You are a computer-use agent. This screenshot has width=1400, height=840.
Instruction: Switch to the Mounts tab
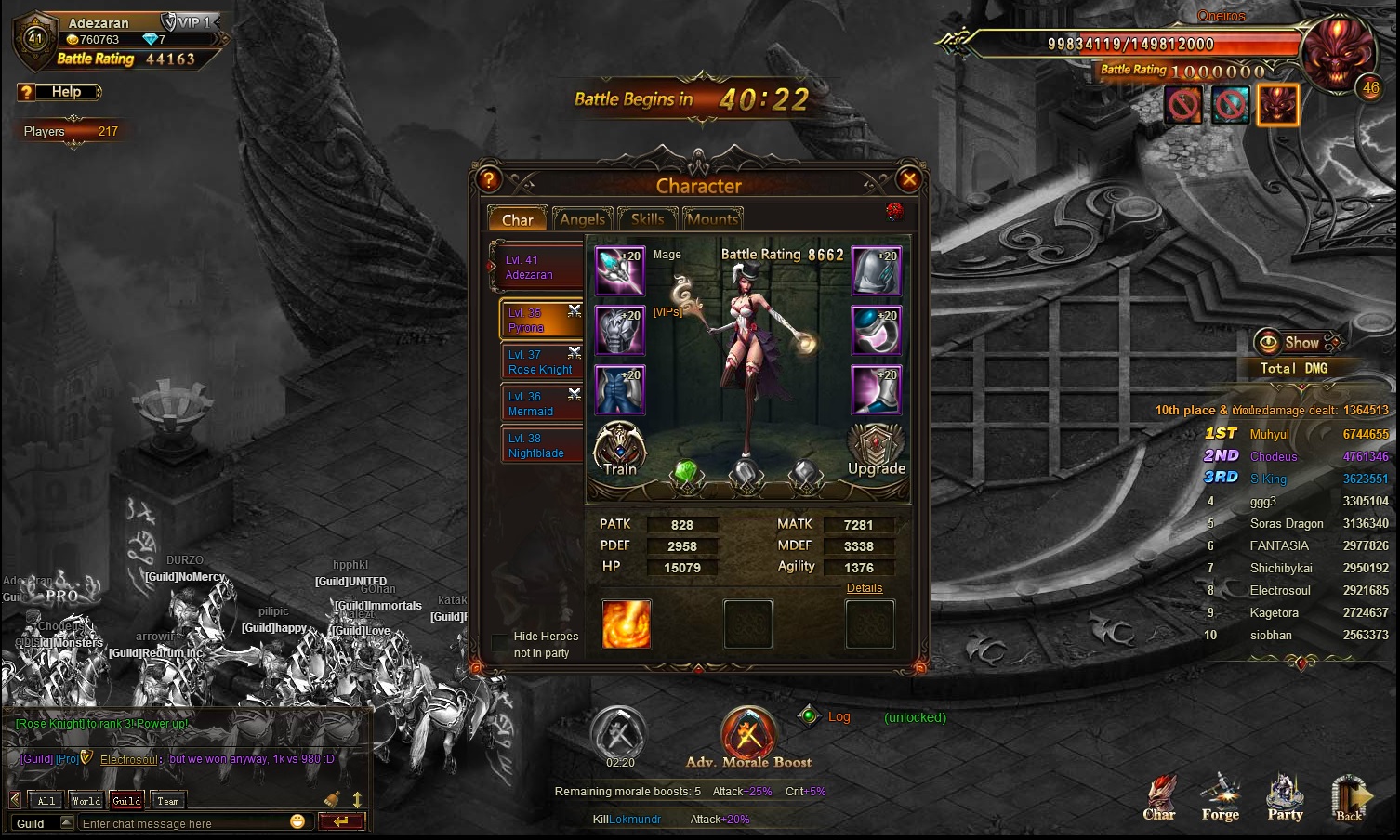pos(712,219)
